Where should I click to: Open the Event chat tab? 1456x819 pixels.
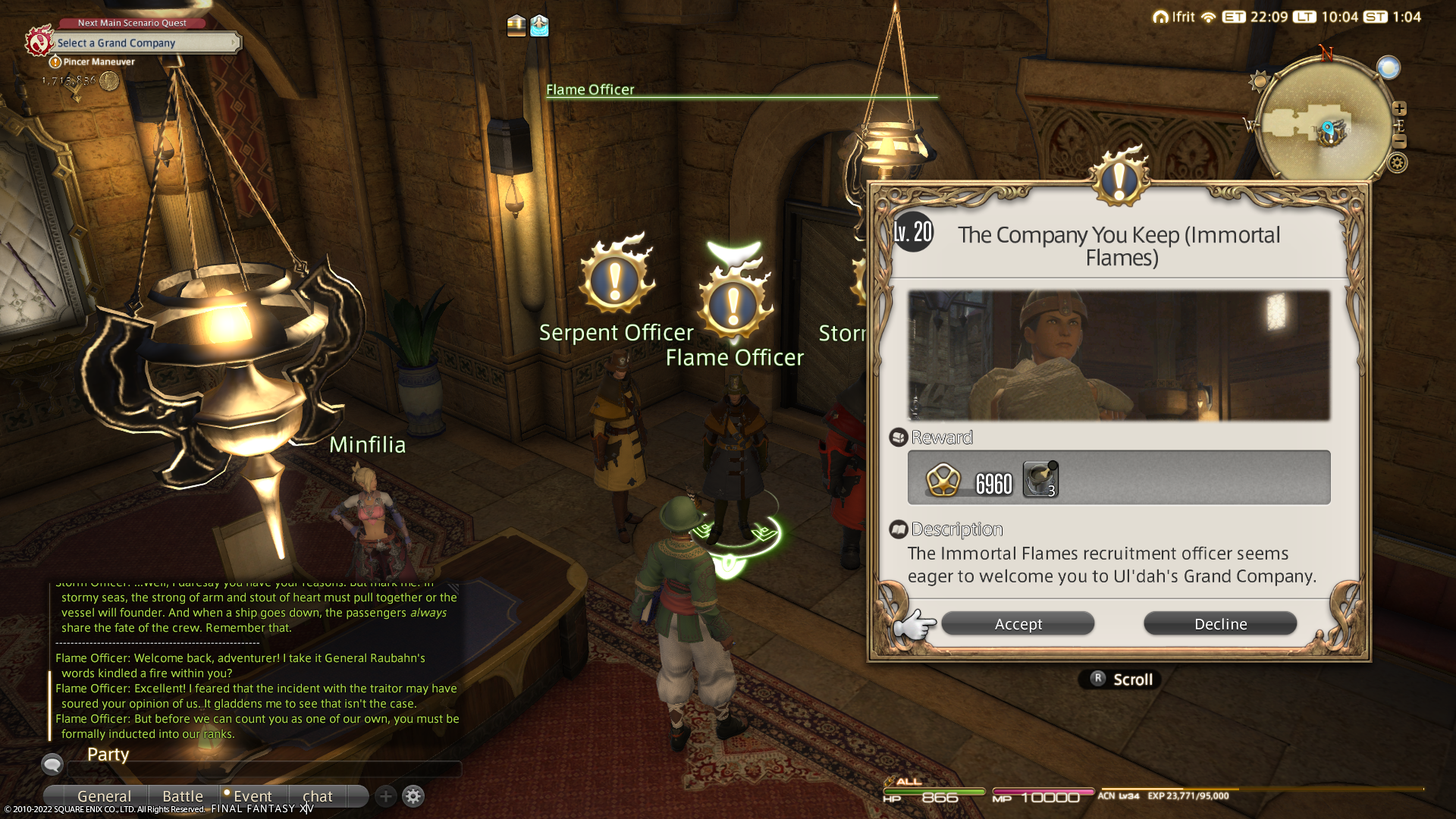click(x=252, y=796)
